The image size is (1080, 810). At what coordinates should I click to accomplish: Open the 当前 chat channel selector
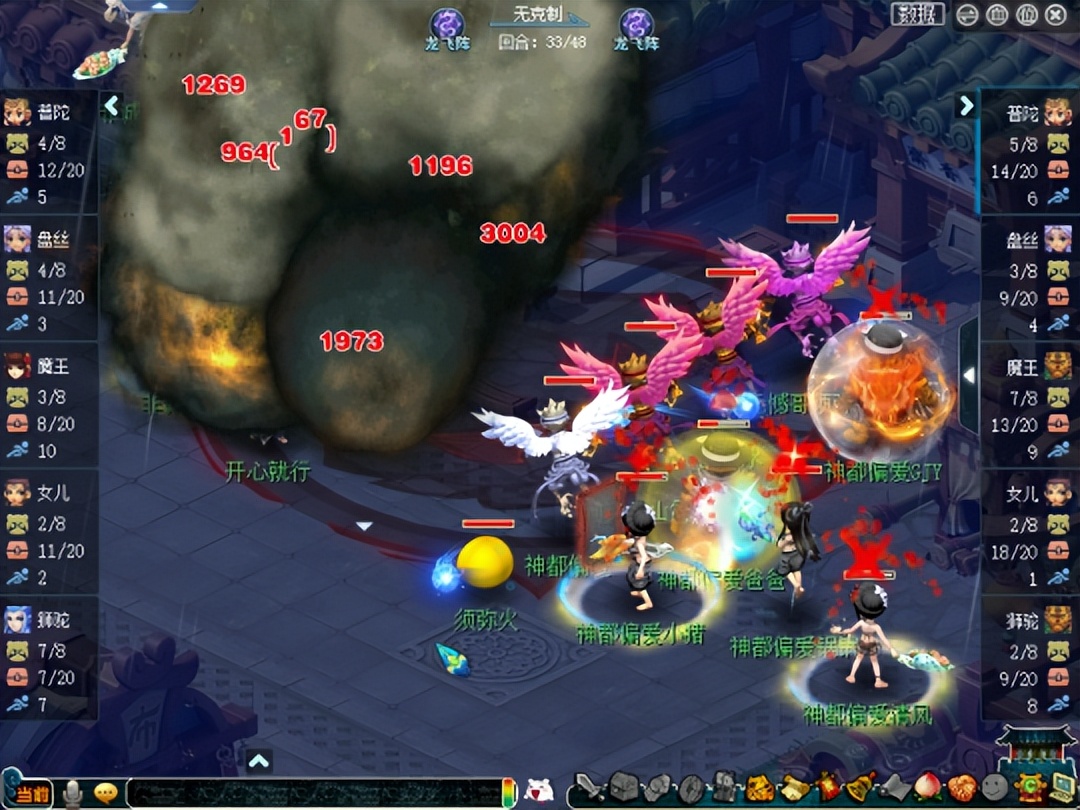coord(32,791)
